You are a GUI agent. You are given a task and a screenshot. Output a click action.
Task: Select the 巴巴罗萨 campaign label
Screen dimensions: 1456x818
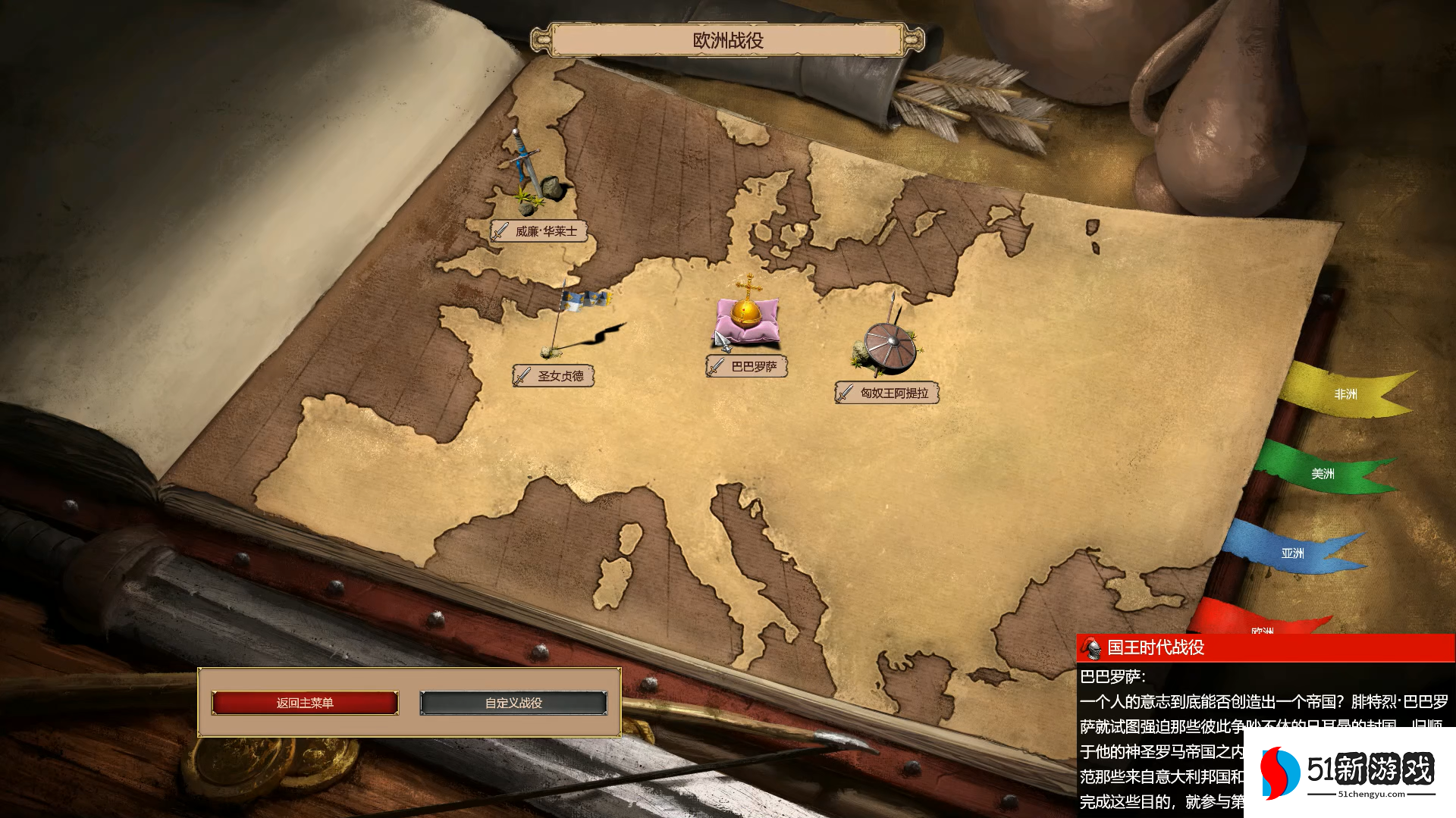tap(747, 367)
